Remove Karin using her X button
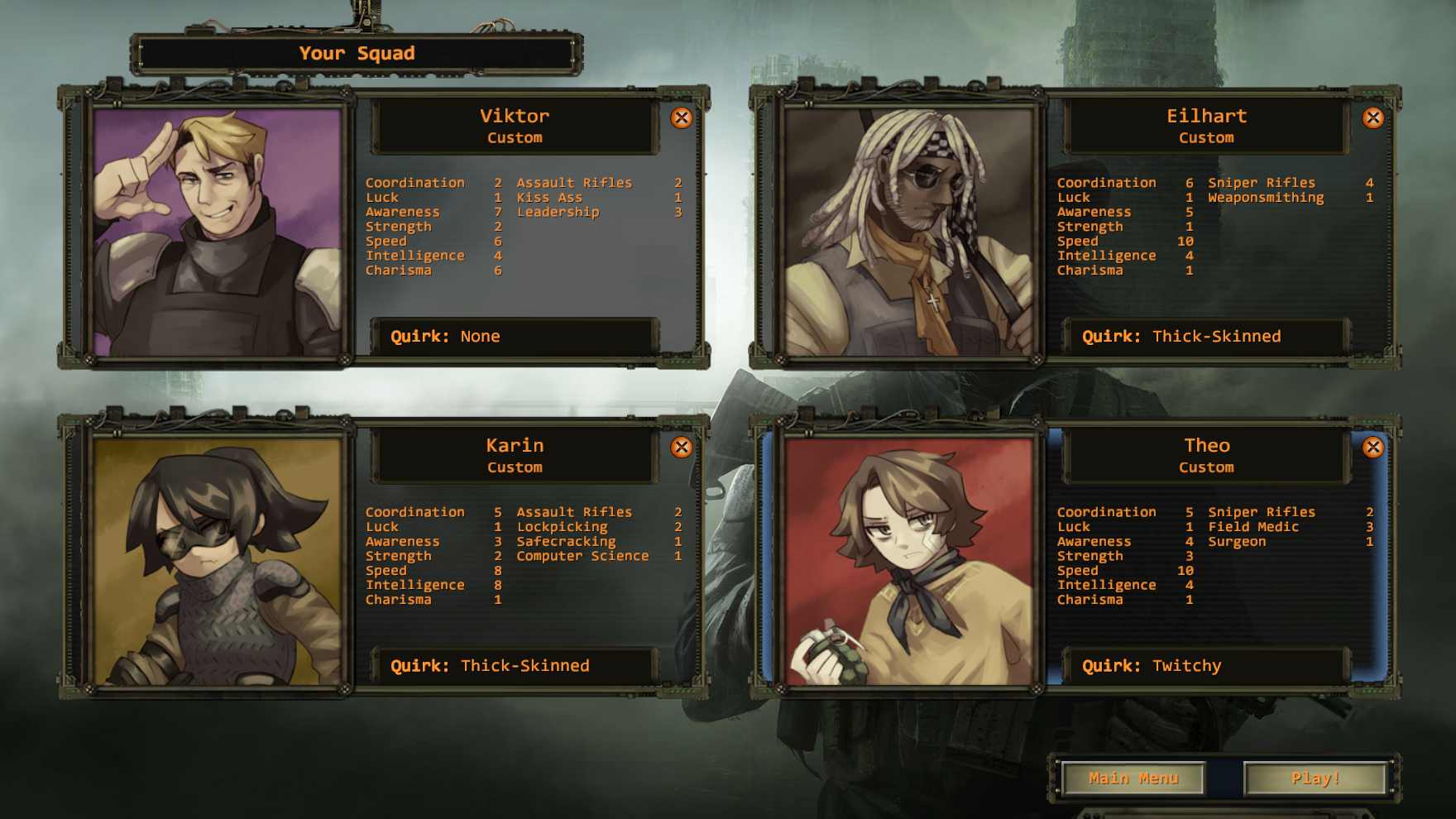This screenshot has width=1456, height=819. (x=682, y=448)
